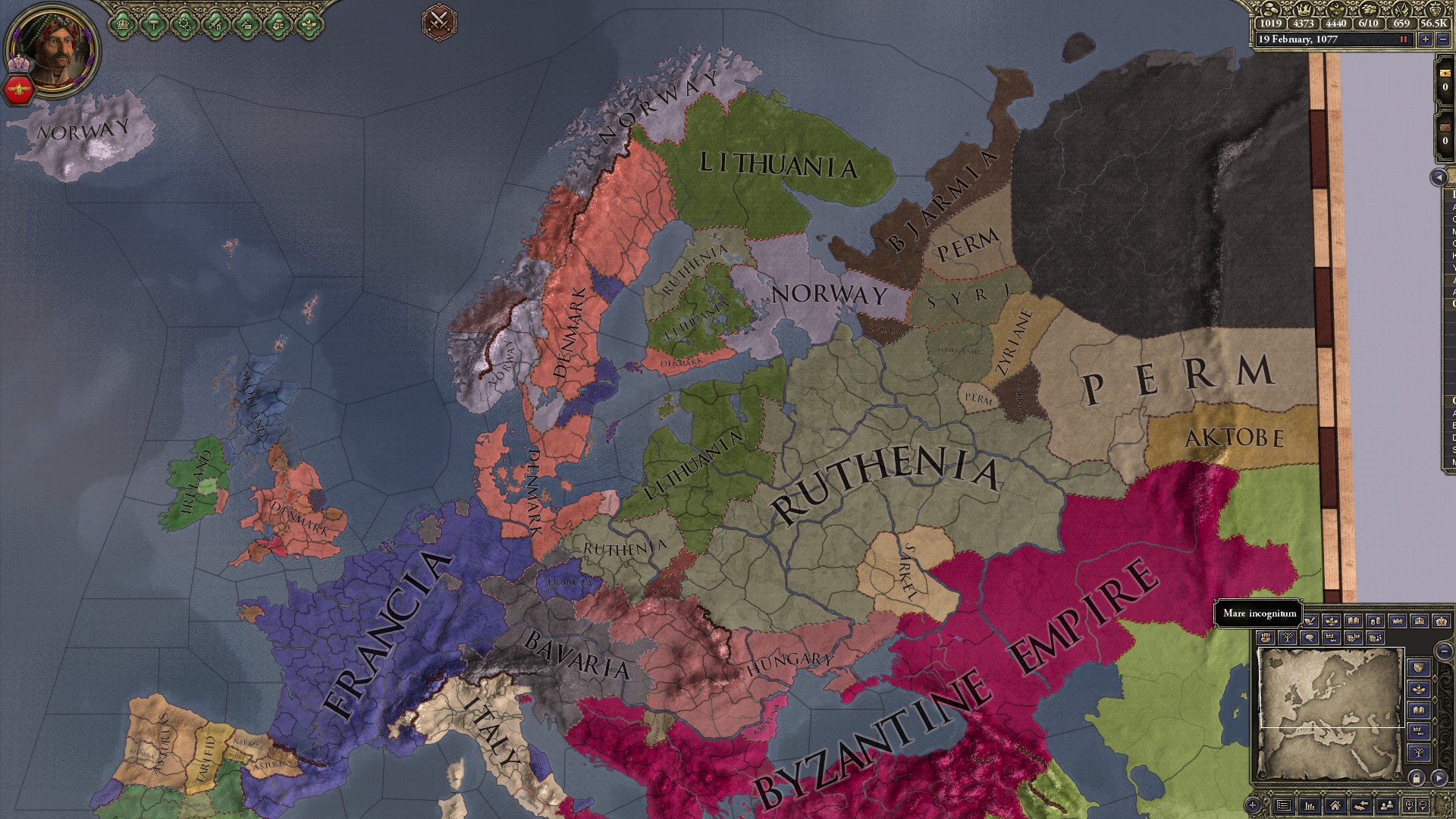
Task: Open the Religion screen via the eagle icon
Action: tap(309, 23)
